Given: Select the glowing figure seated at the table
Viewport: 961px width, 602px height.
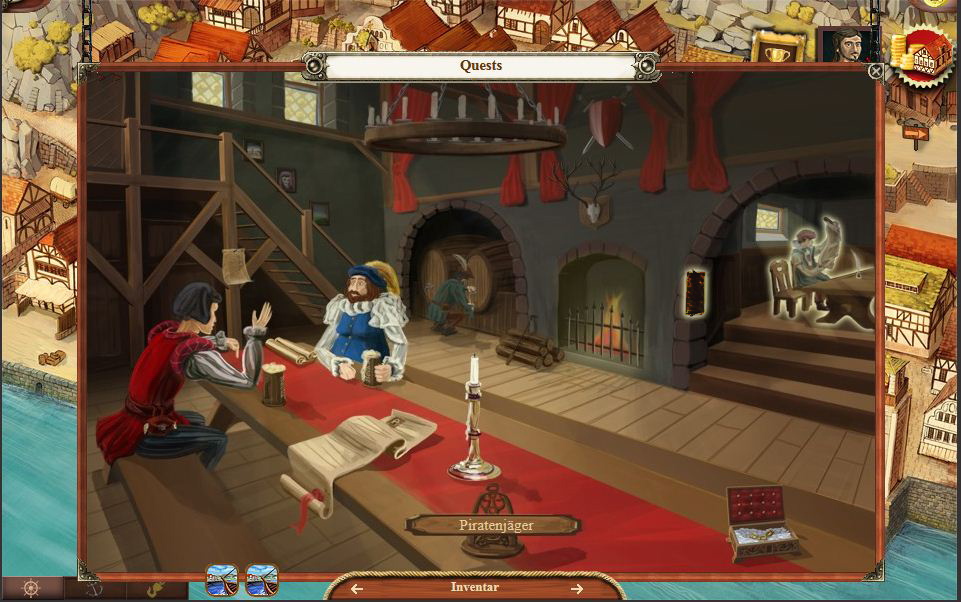Looking at the screenshot, I should [x=808, y=266].
